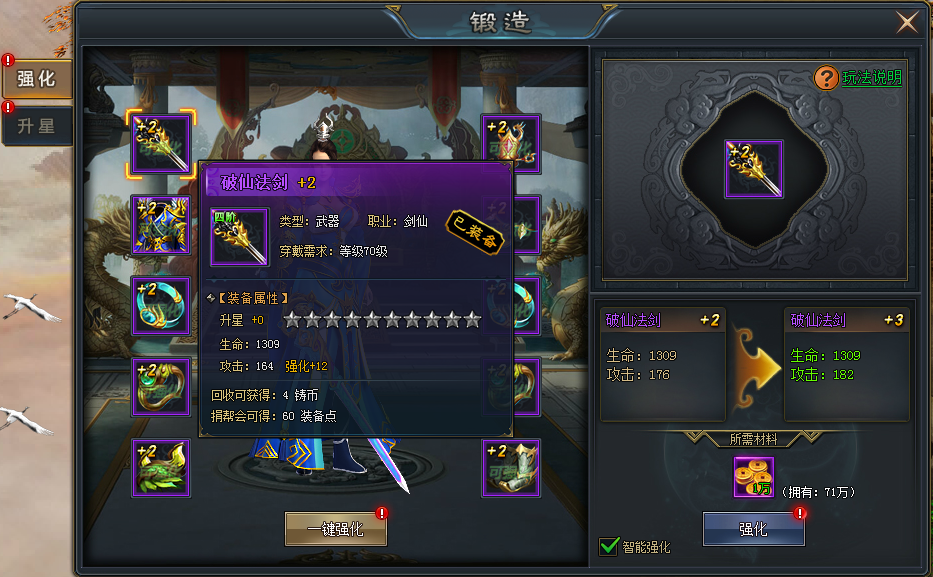Screen dimensions: 933x577
Task: Click the sword in the forging socket
Action: pos(753,169)
